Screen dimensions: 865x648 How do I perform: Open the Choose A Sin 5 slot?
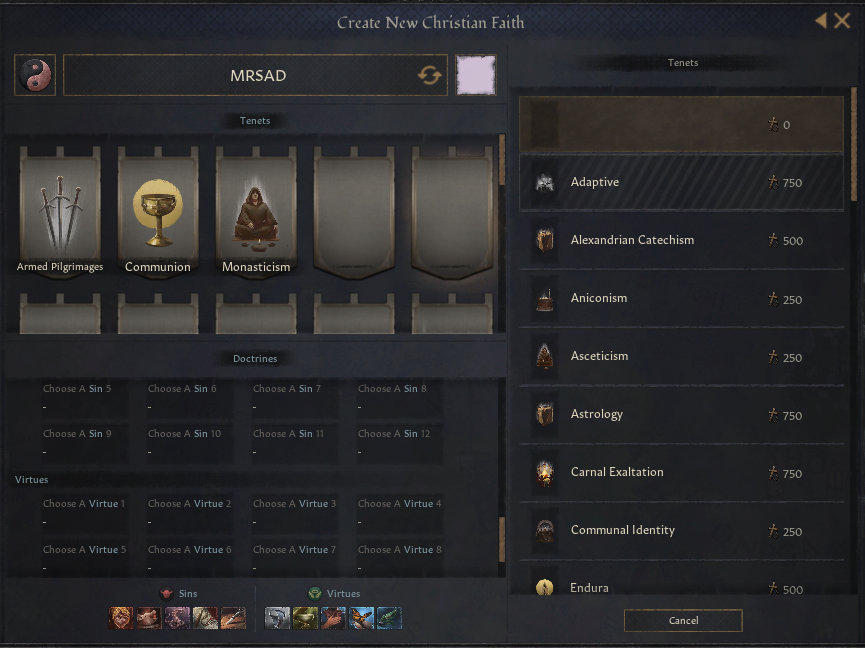click(x=84, y=397)
